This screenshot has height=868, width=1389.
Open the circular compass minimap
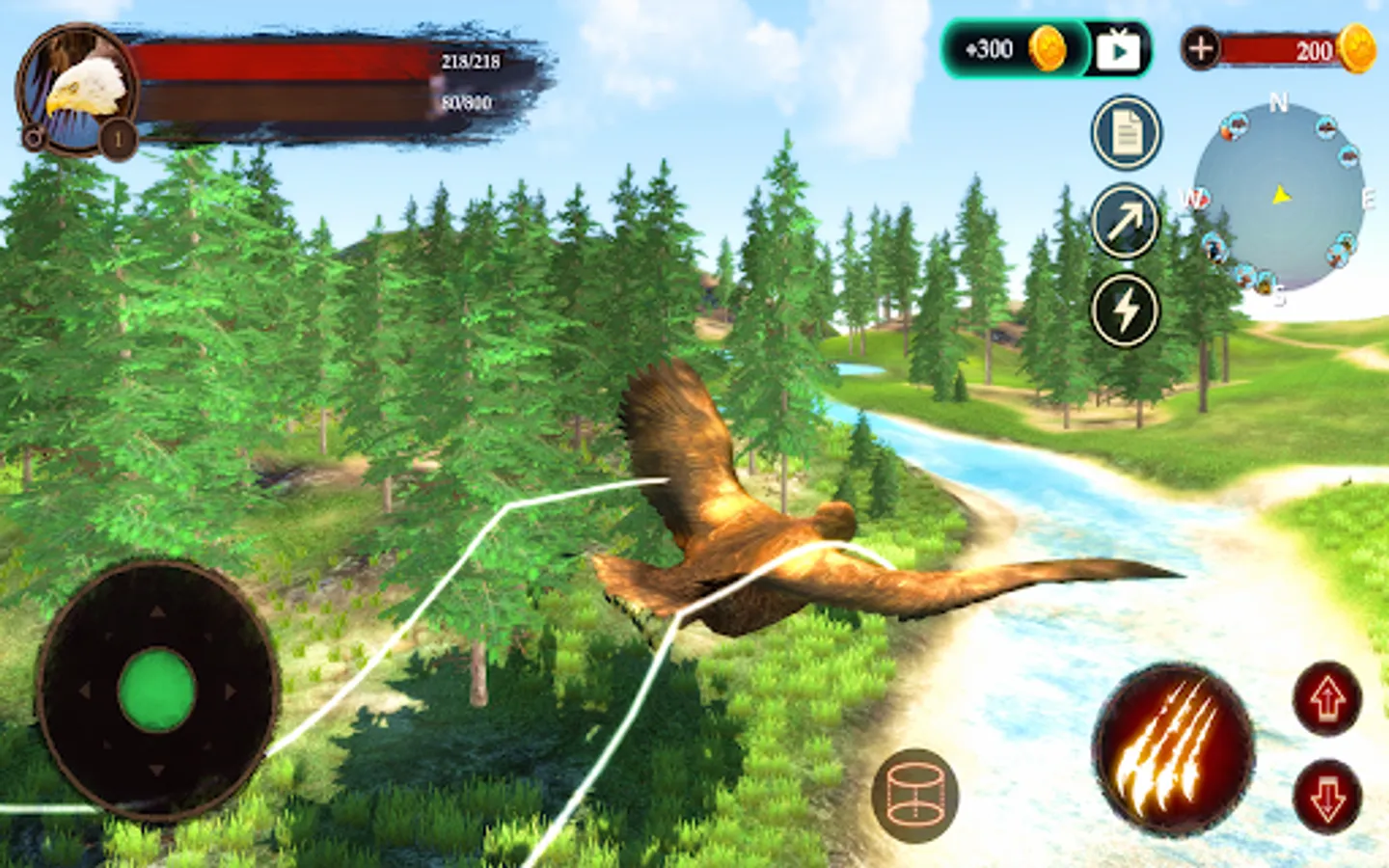click(x=1279, y=198)
